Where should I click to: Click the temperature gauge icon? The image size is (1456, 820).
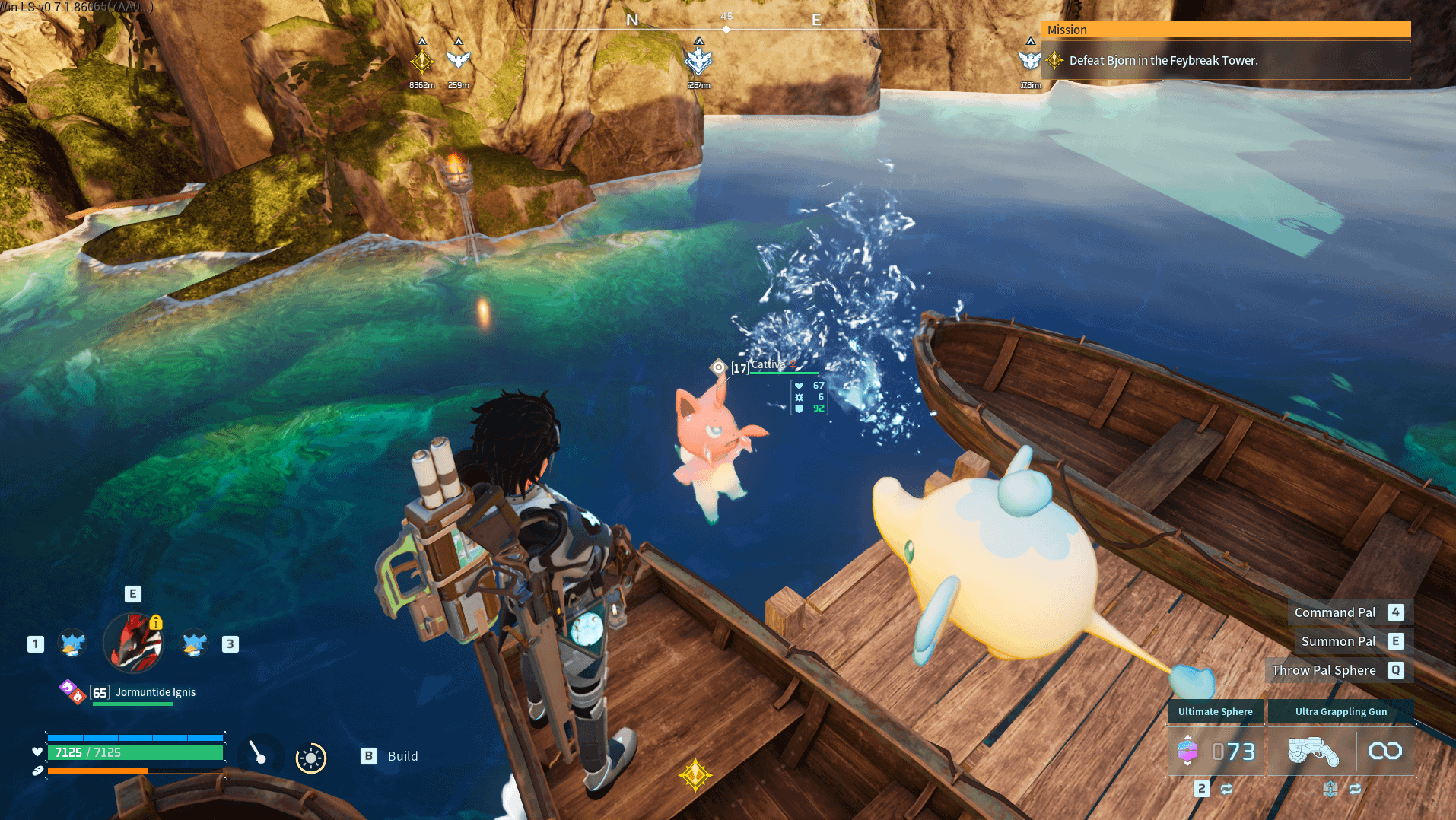(258, 753)
